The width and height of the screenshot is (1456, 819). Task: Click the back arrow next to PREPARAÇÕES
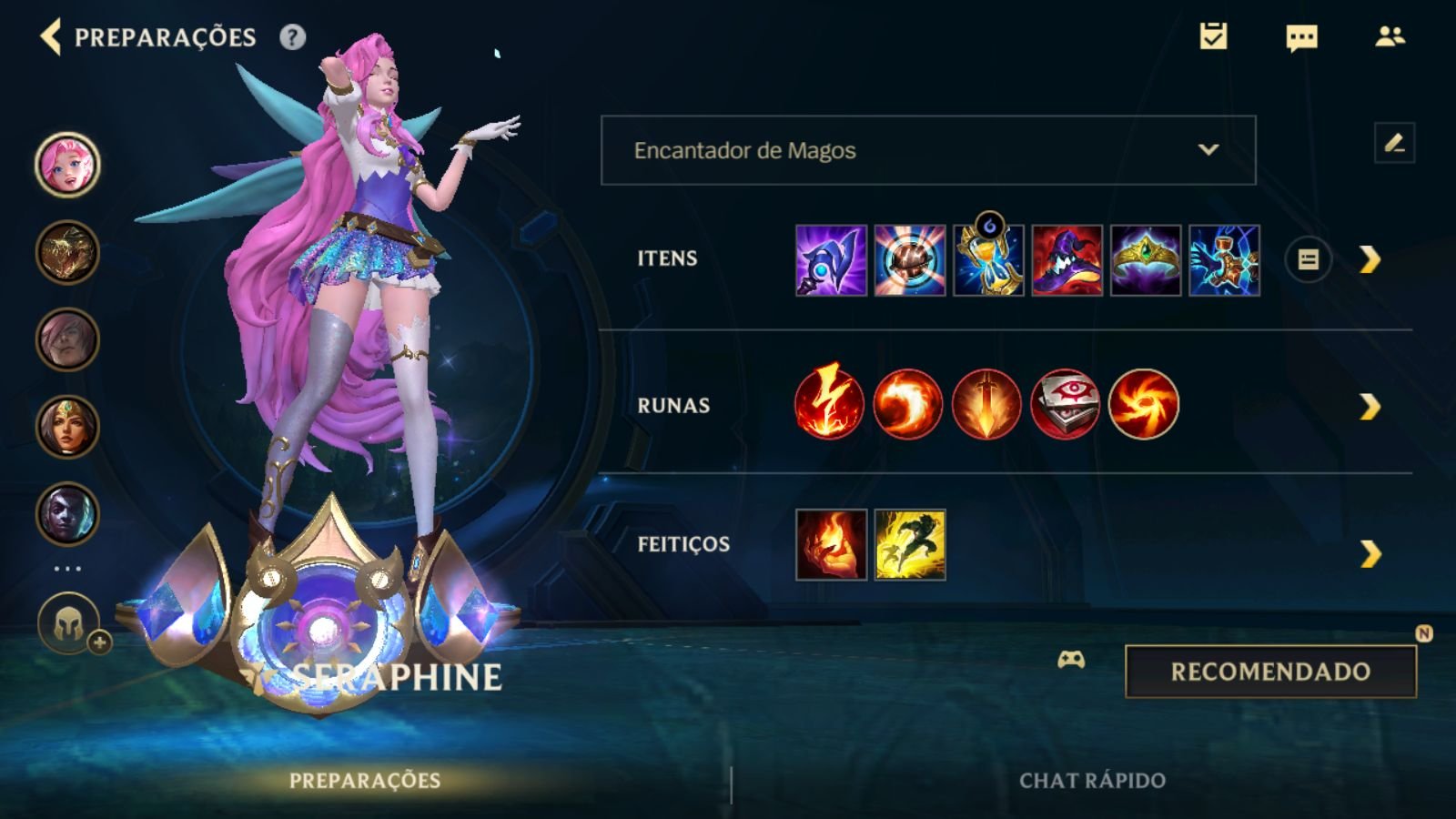click(x=52, y=38)
